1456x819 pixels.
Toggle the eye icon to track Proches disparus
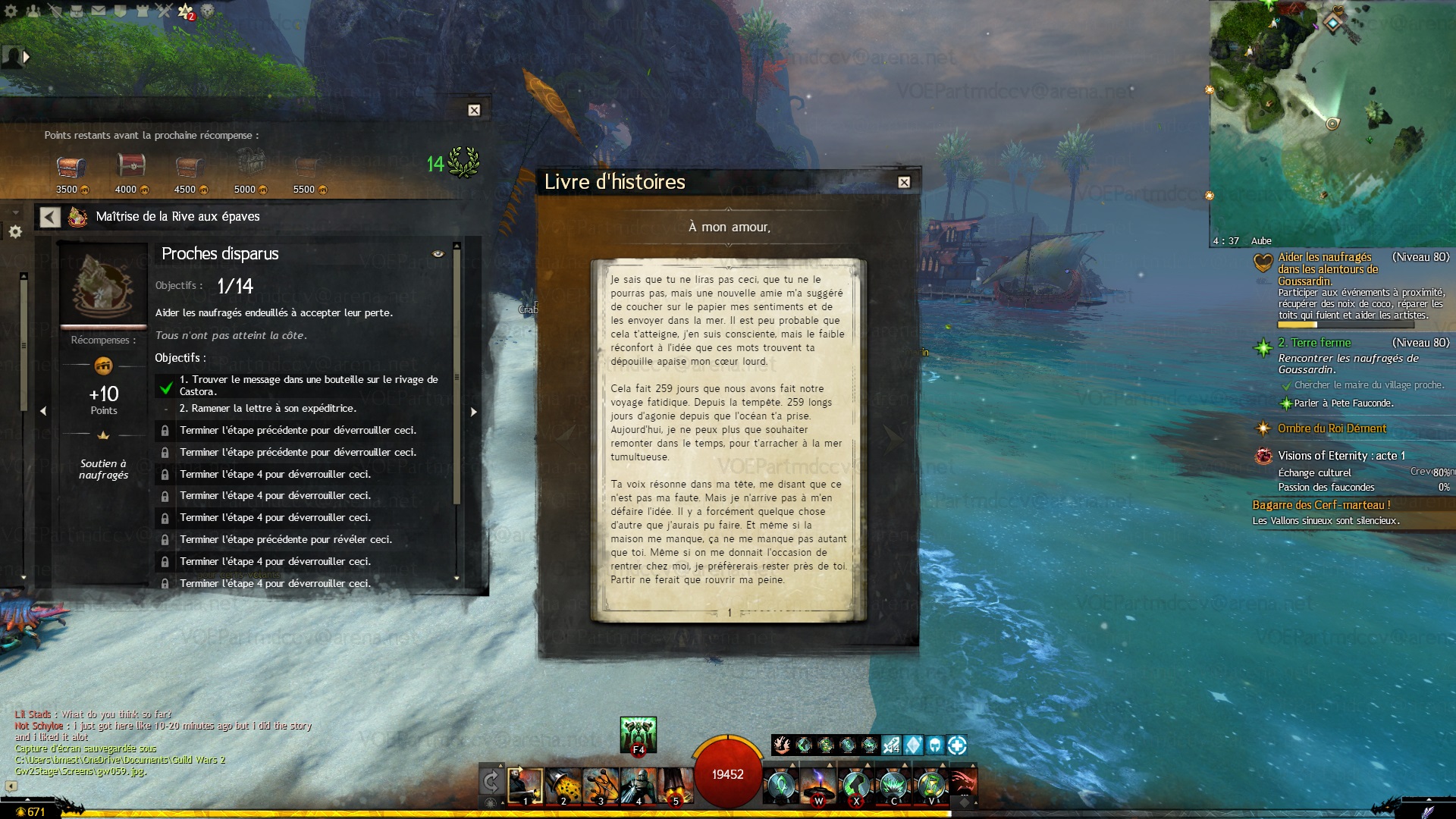pos(438,254)
